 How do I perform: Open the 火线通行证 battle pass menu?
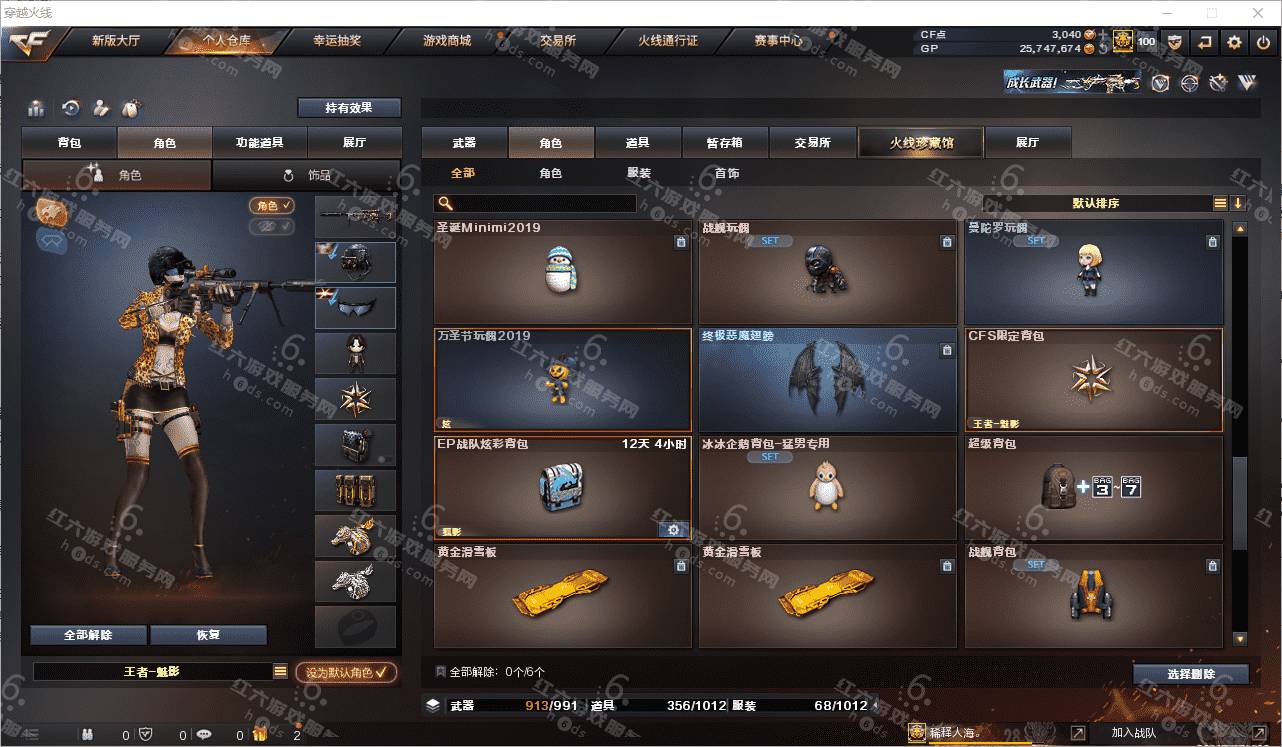[x=668, y=41]
